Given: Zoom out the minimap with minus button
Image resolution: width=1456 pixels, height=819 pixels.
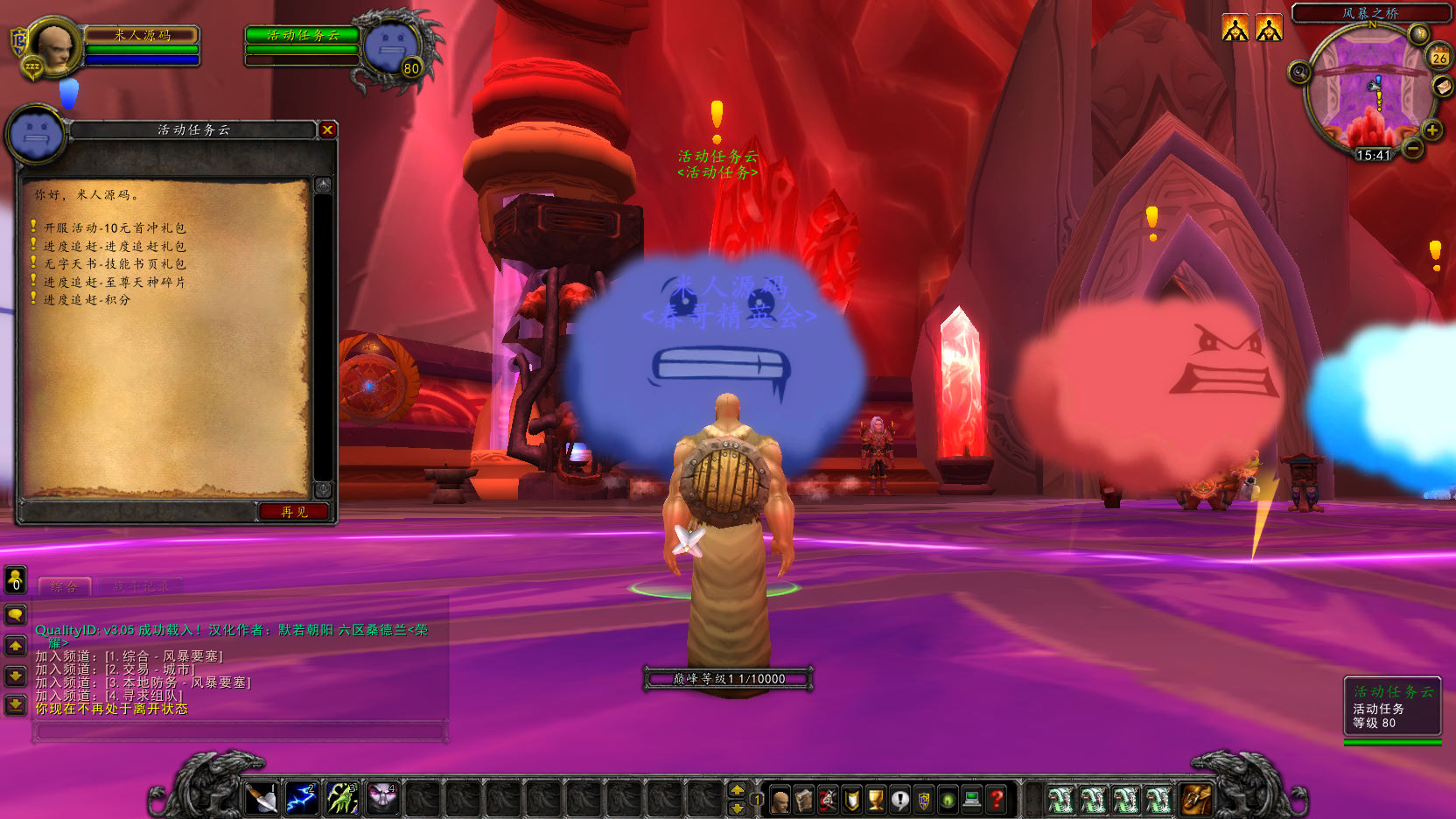Looking at the screenshot, I should click(1413, 149).
